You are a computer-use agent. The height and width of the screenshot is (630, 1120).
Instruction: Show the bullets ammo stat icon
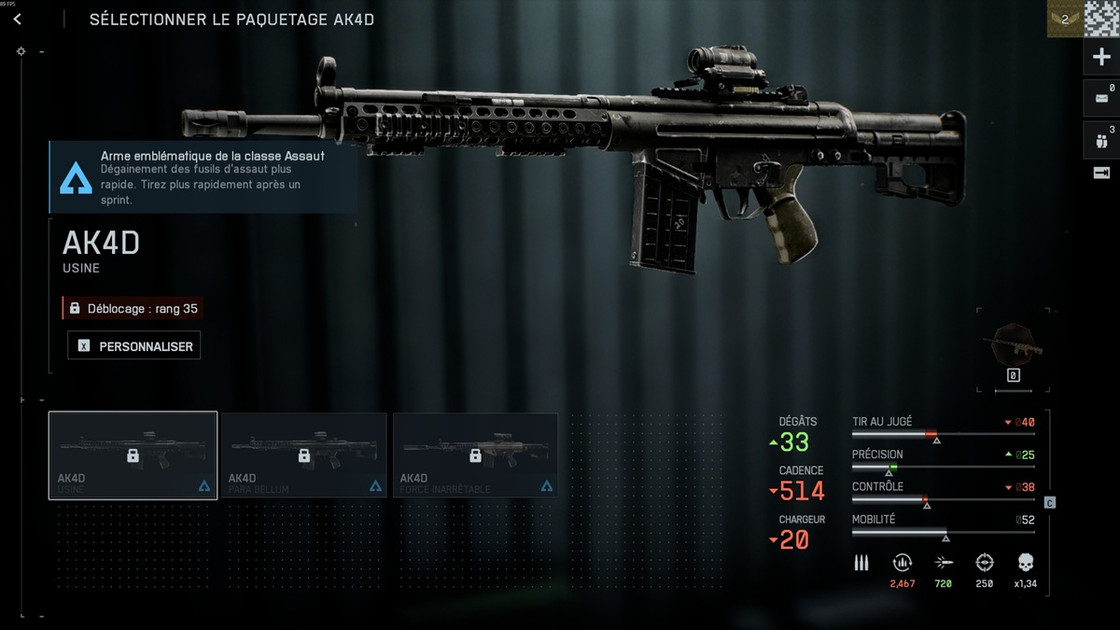[x=861, y=563]
